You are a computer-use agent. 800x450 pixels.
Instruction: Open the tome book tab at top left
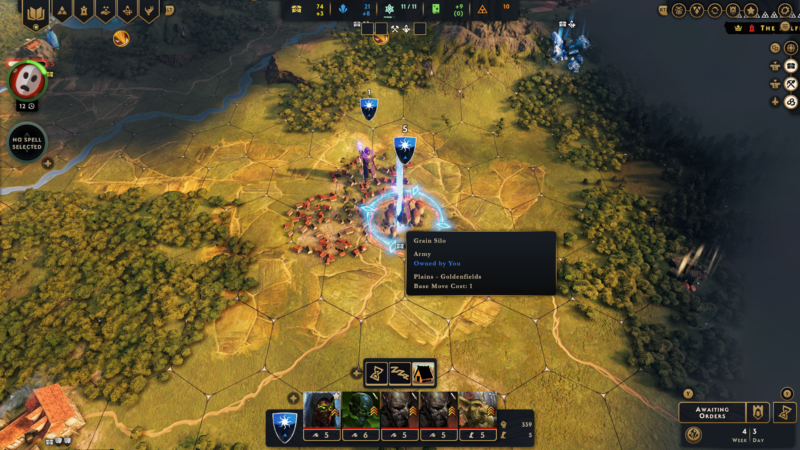35,11
